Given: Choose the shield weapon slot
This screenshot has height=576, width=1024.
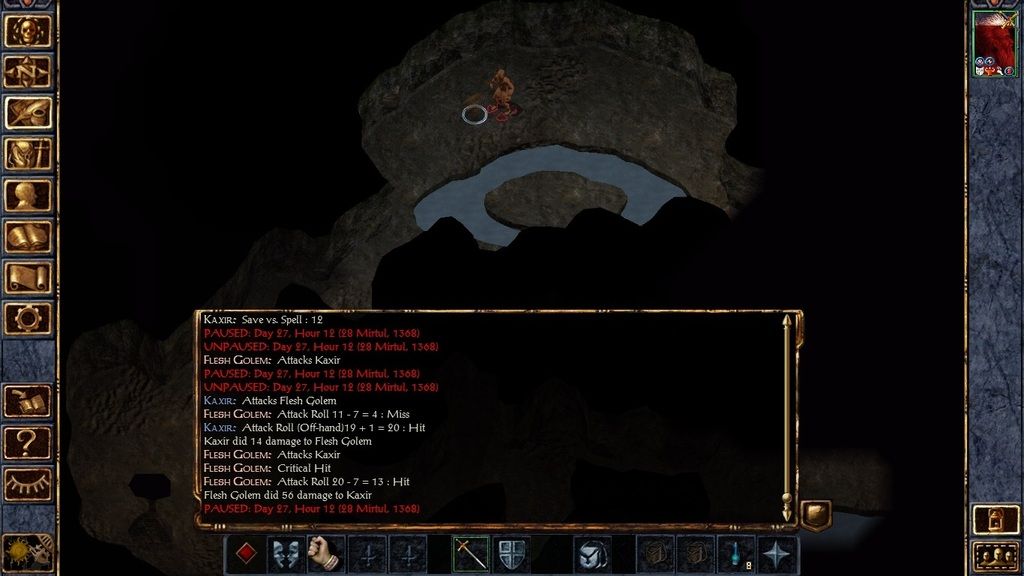Looking at the screenshot, I should [511, 554].
